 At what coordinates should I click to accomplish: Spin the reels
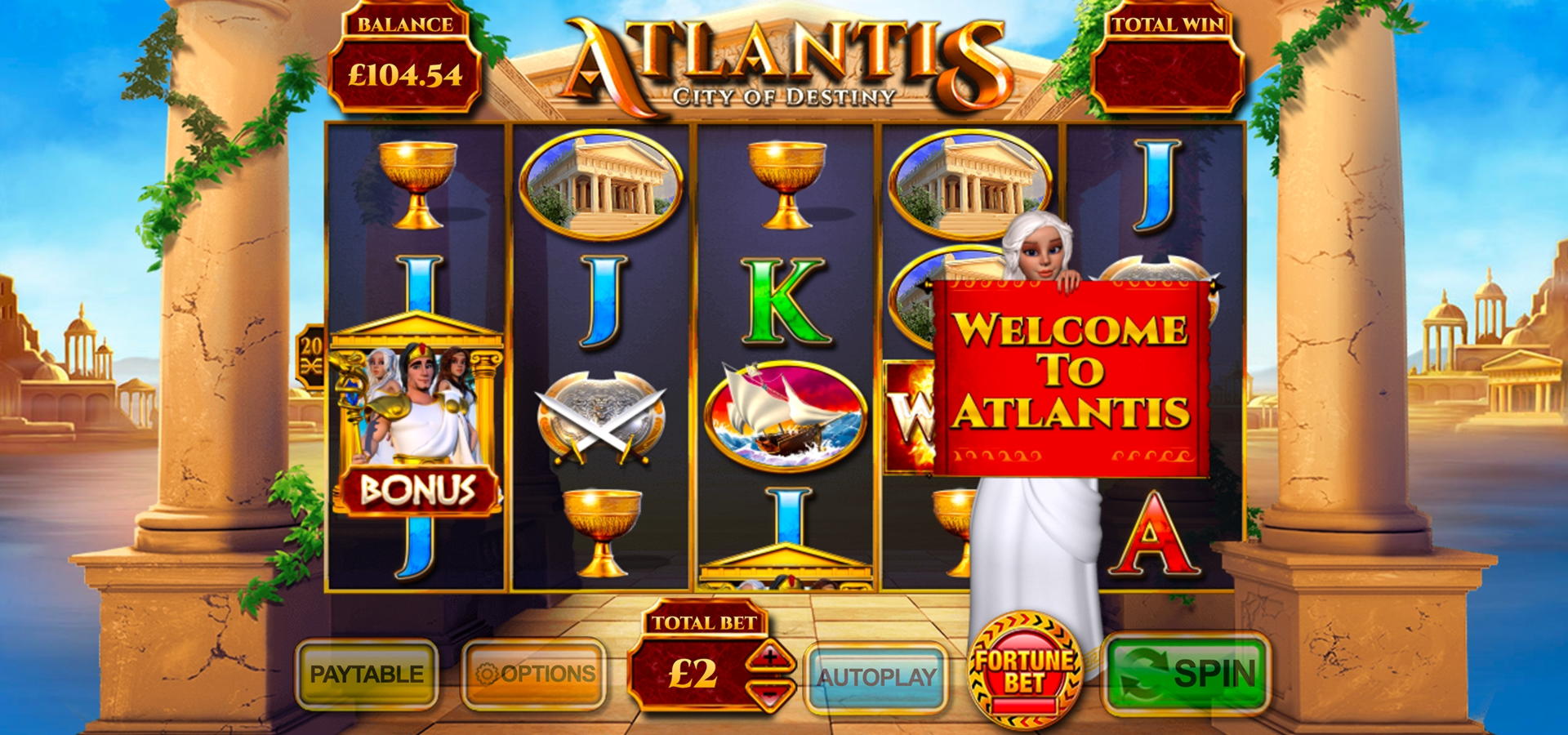point(1186,675)
